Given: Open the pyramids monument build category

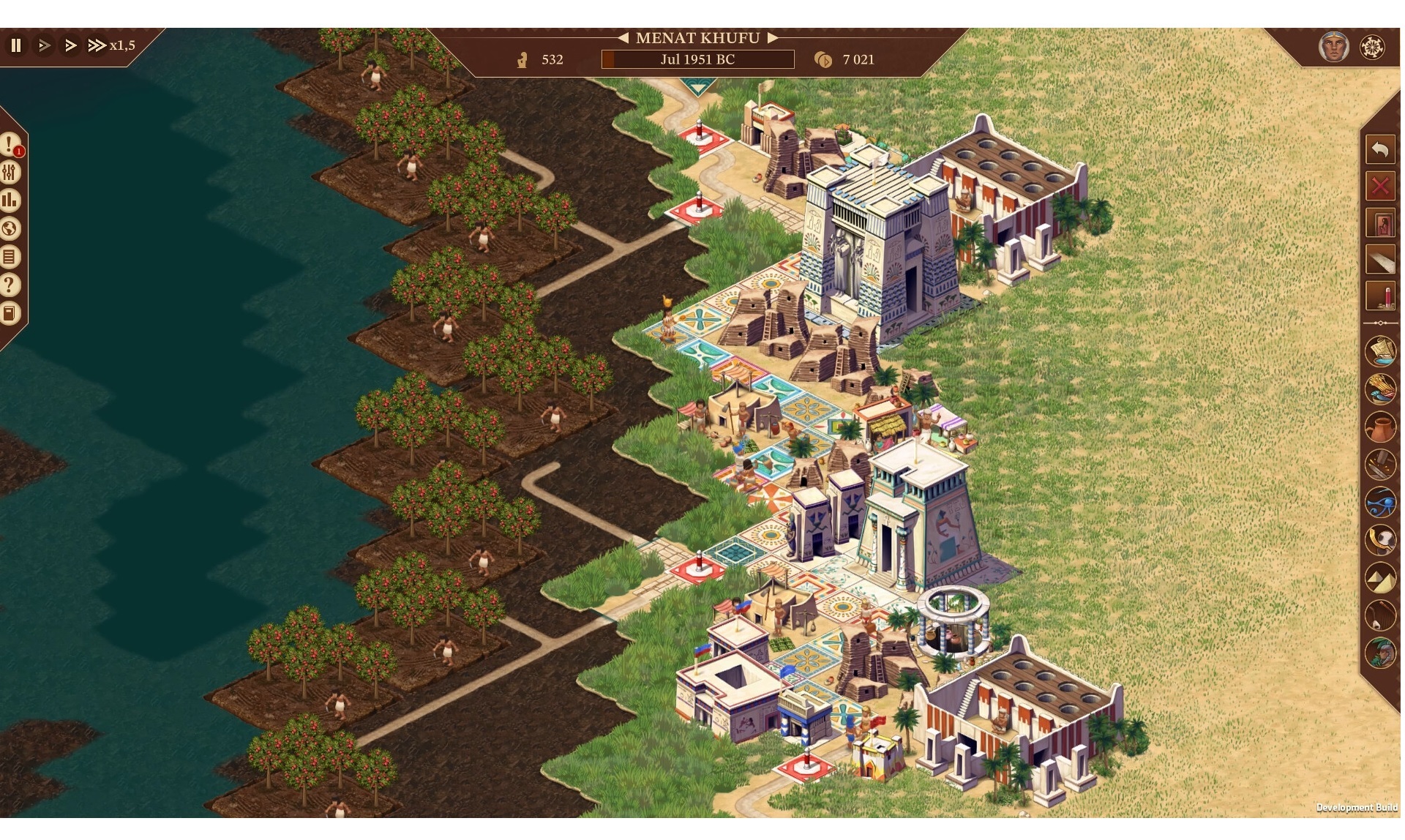Looking at the screenshot, I should coord(1380,578).
